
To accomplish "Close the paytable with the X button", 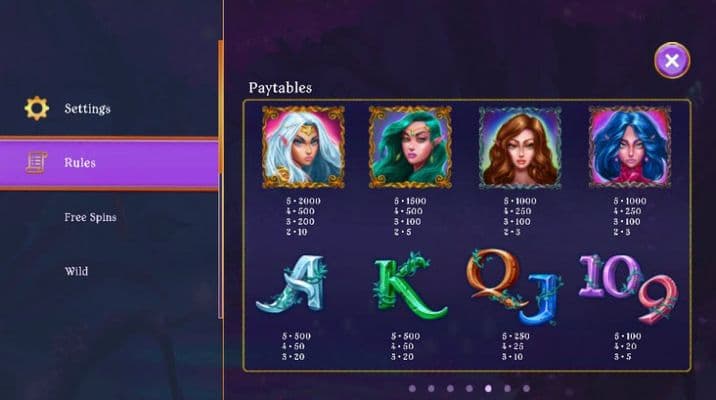I will [x=672, y=61].
